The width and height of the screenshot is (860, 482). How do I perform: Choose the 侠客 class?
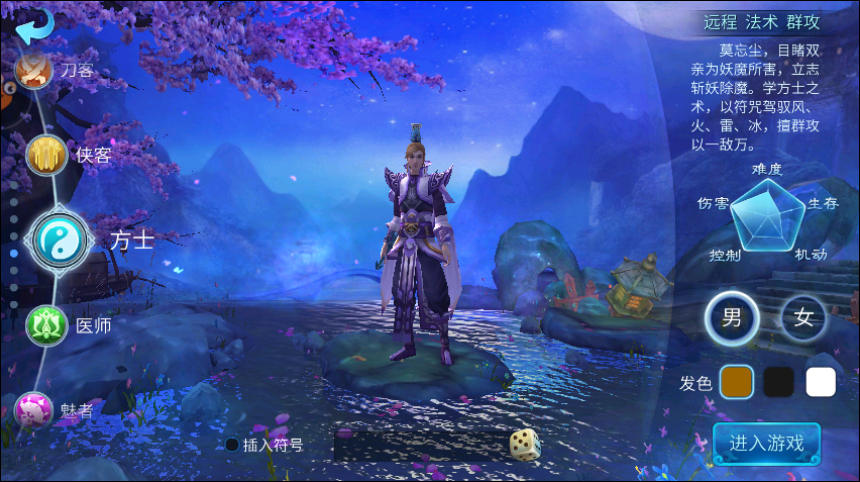coord(46,155)
